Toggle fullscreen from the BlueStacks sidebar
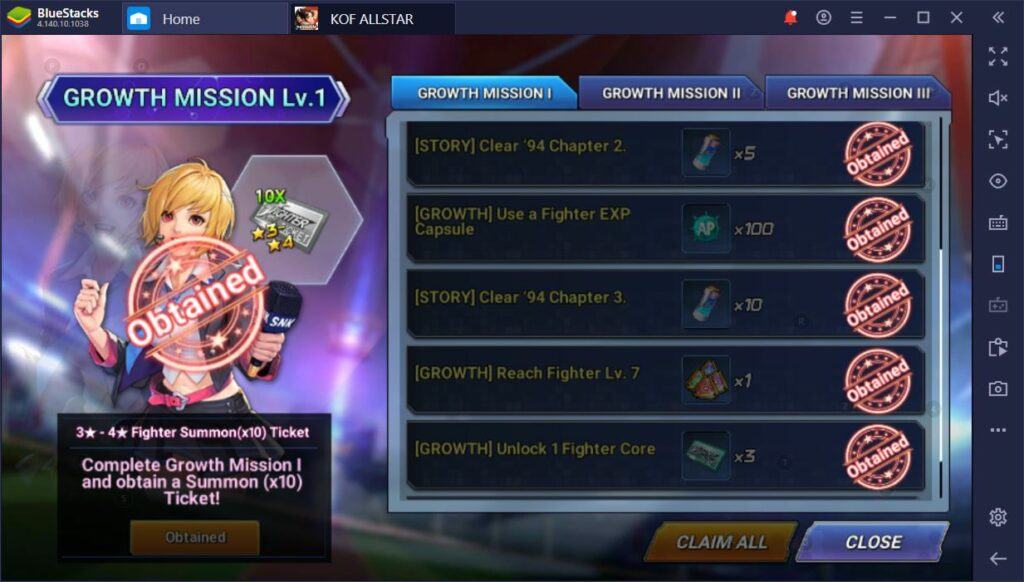 point(997,56)
